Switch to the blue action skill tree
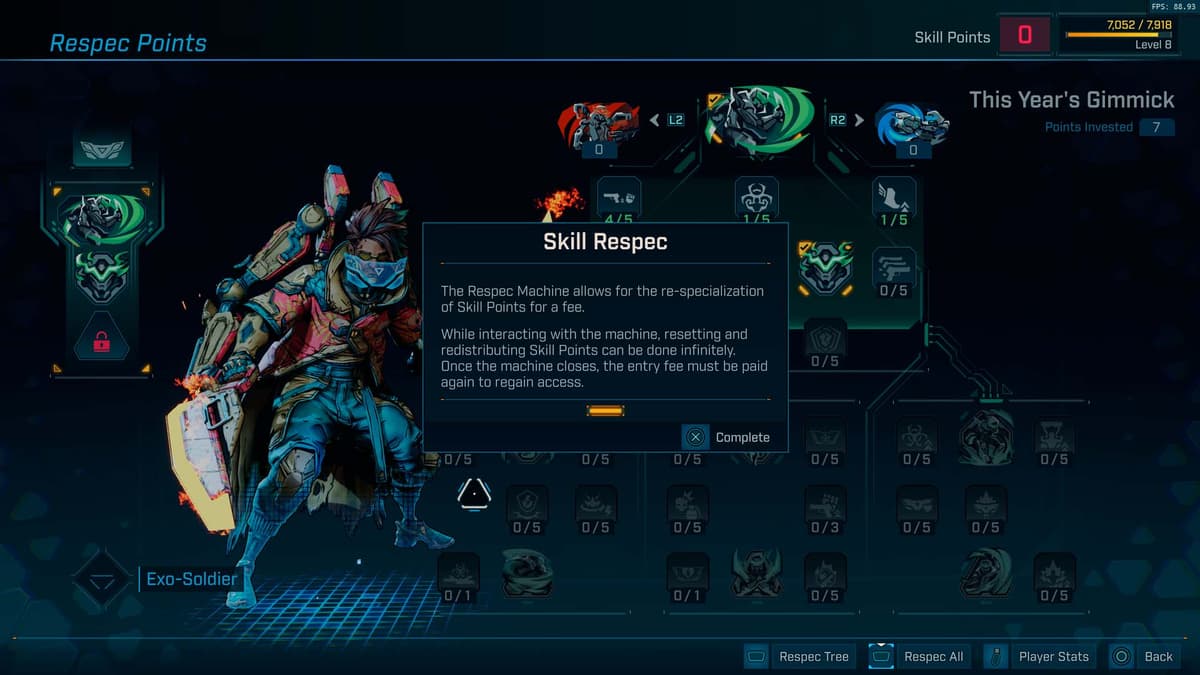 [x=912, y=121]
